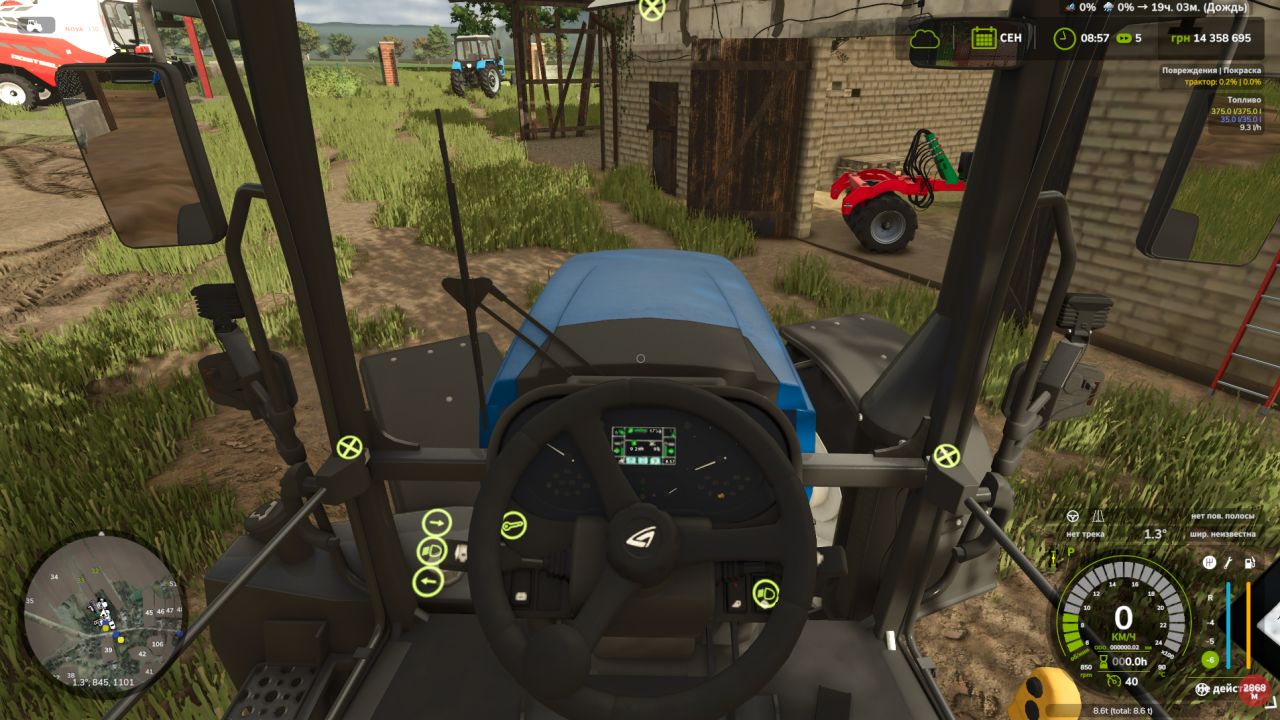The width and height of the screenshot is (1280, 720).
Task: Click the green P parking brake indicator
Action: tap(1070, 553)
